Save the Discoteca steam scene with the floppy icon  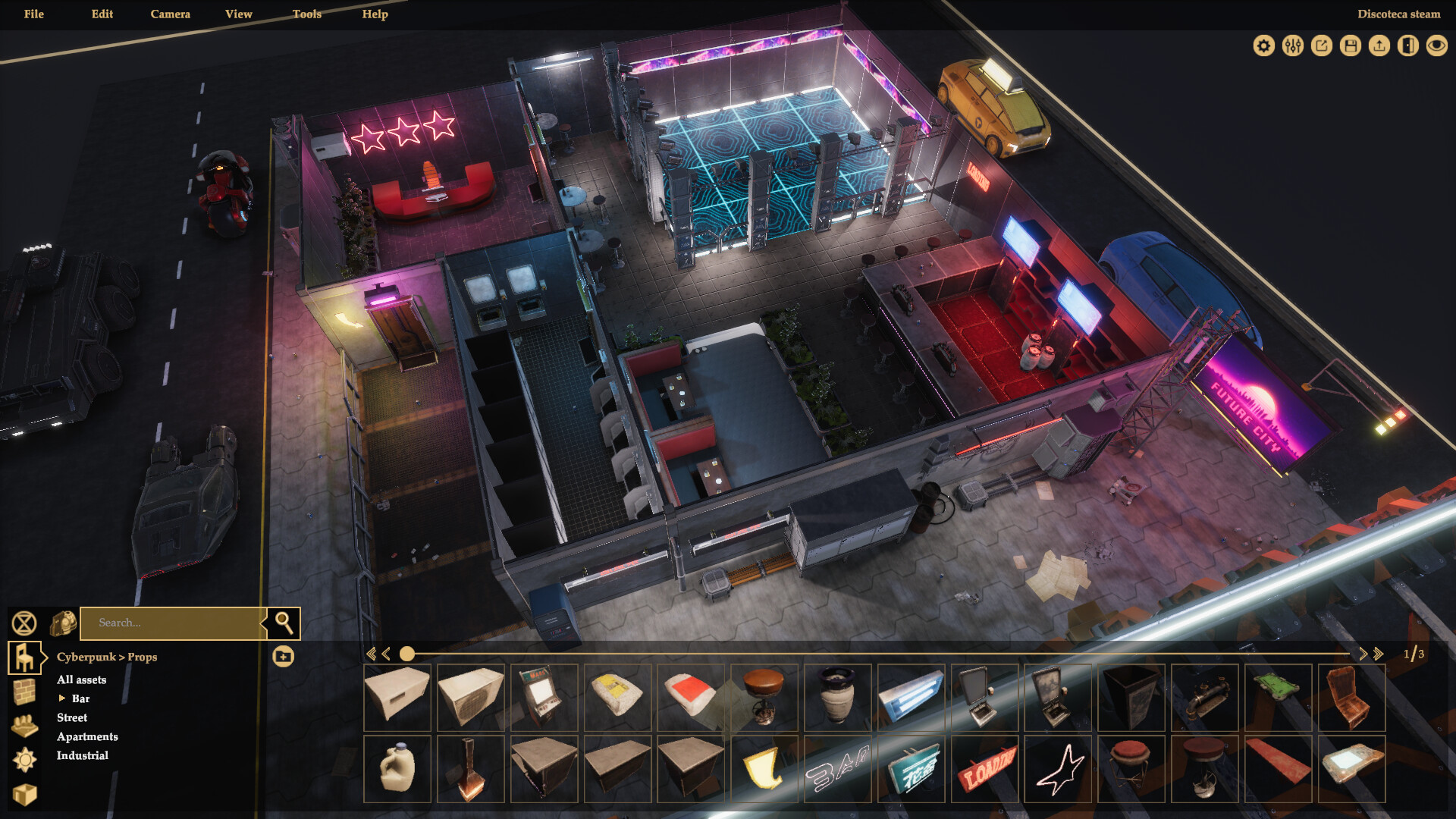[x=1350, y=45]
